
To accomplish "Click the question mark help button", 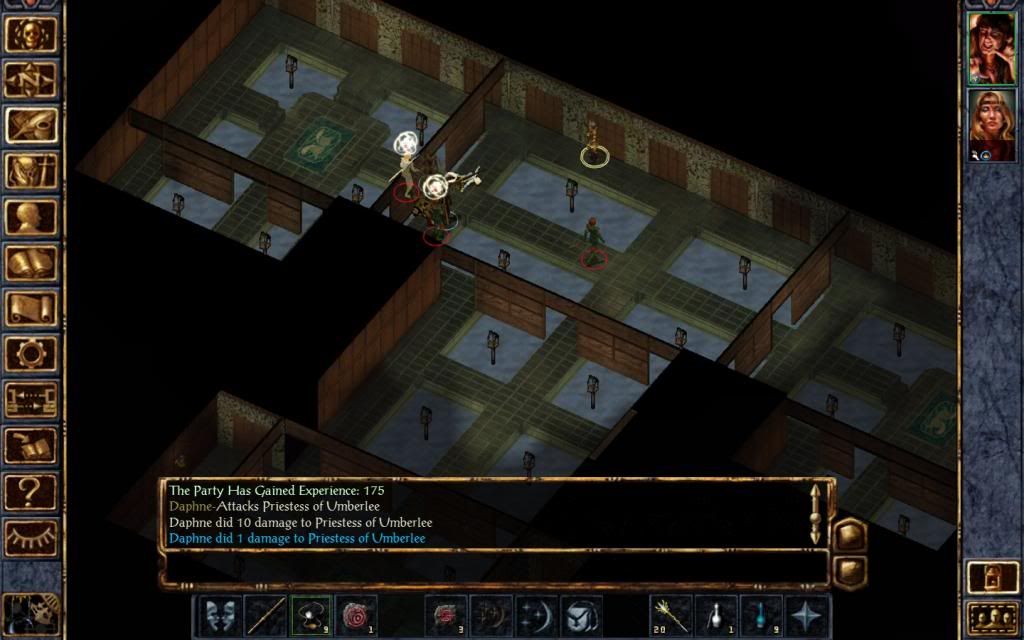I will tap(31, 492).
